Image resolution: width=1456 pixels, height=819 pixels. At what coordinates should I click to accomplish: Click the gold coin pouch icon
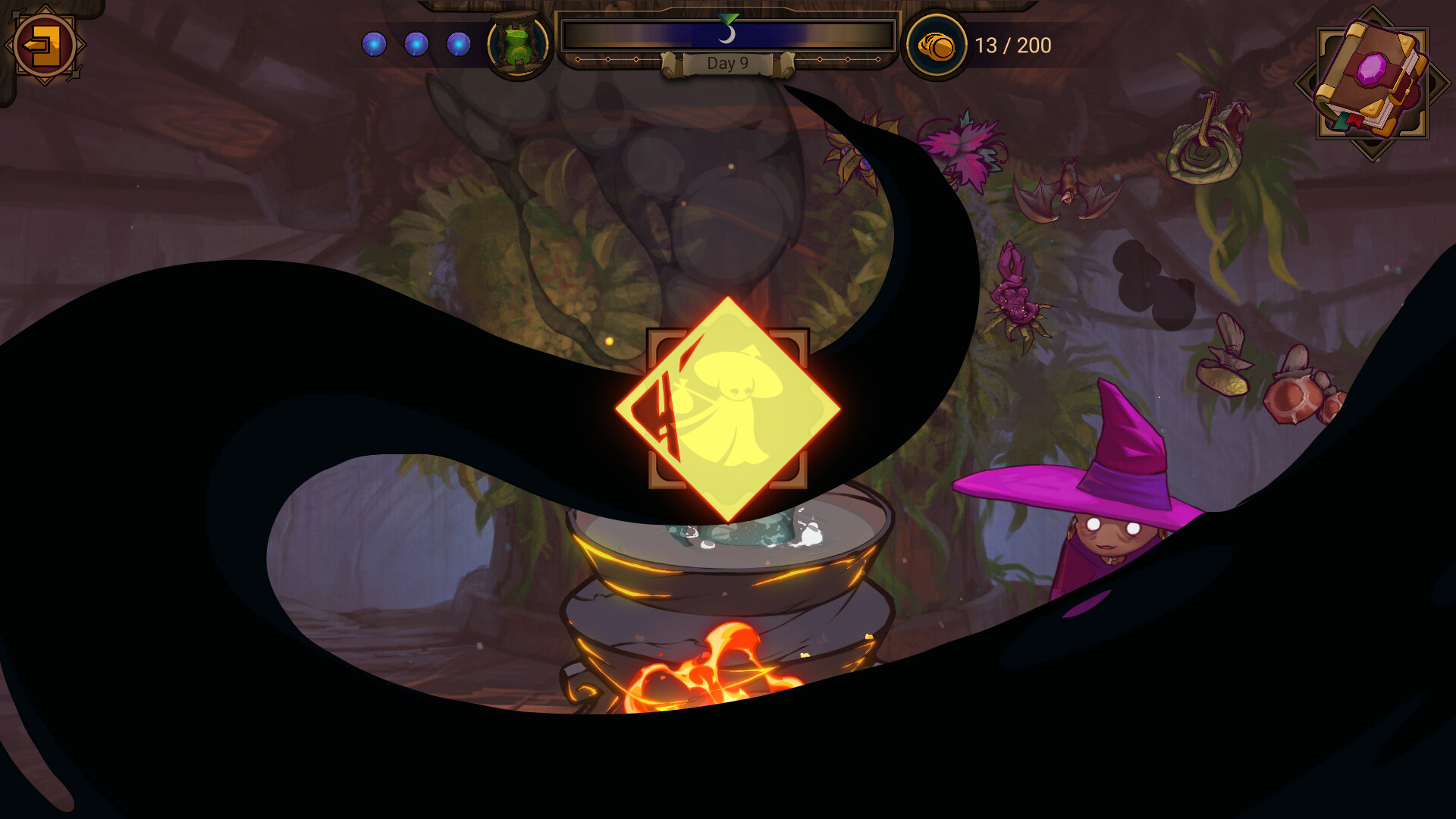[937, 47]
